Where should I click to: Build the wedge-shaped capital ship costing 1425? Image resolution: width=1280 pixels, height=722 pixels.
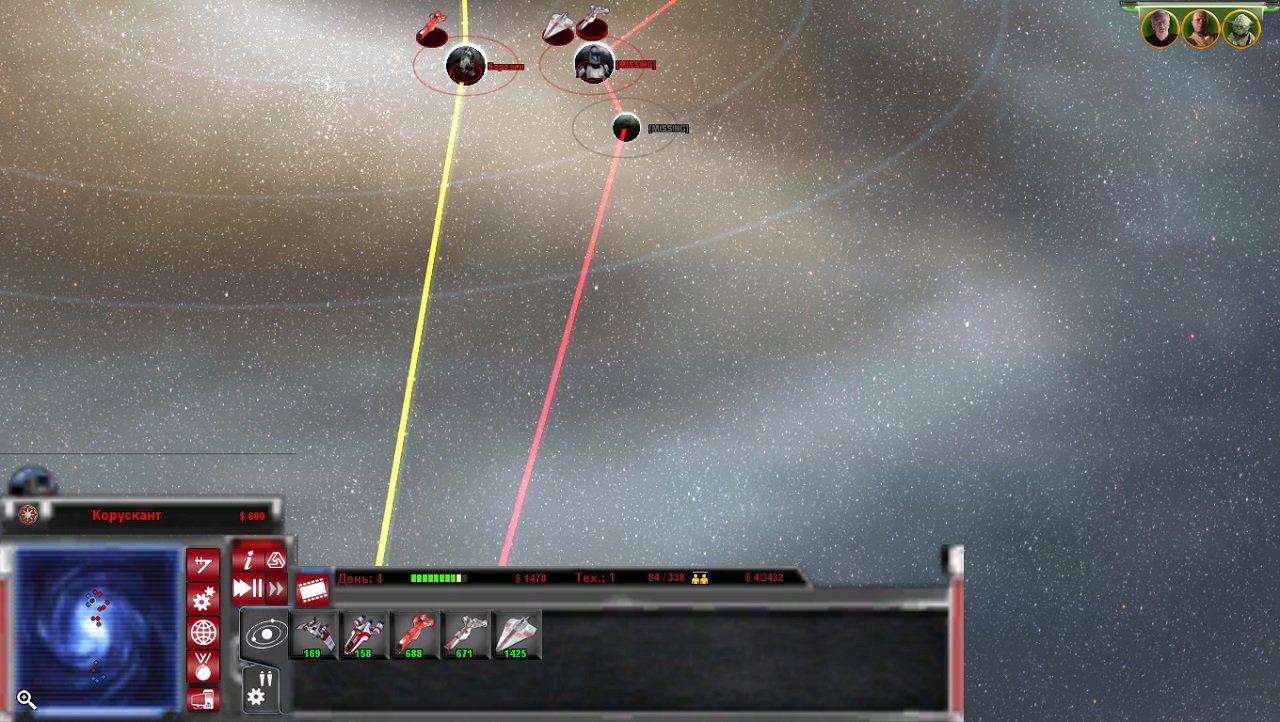517,635
